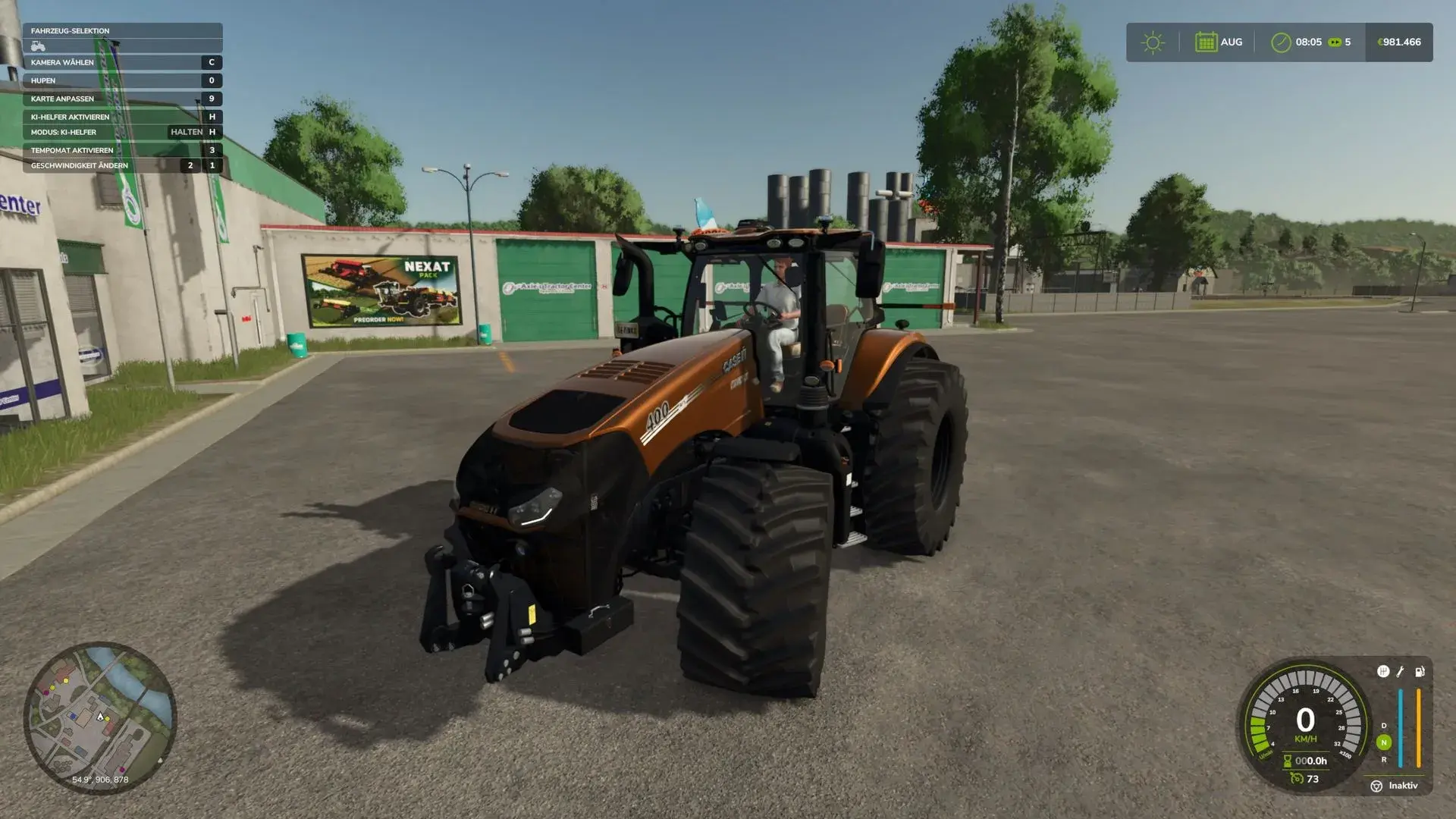Image resolution: width=1456 pixels, height=819 pixels.
Task: Click the clock icon showing 08:05
Action: [x=1280, y=42]
